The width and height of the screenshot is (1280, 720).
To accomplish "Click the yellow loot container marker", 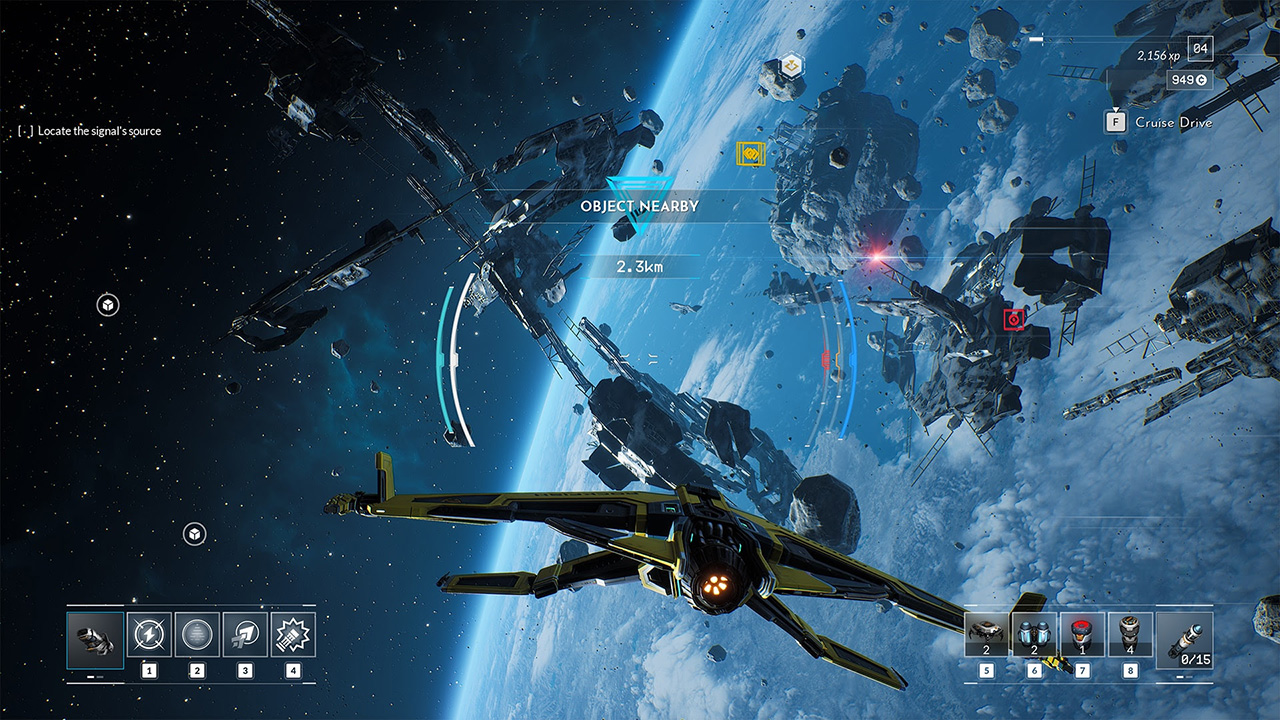I will 751,153.
